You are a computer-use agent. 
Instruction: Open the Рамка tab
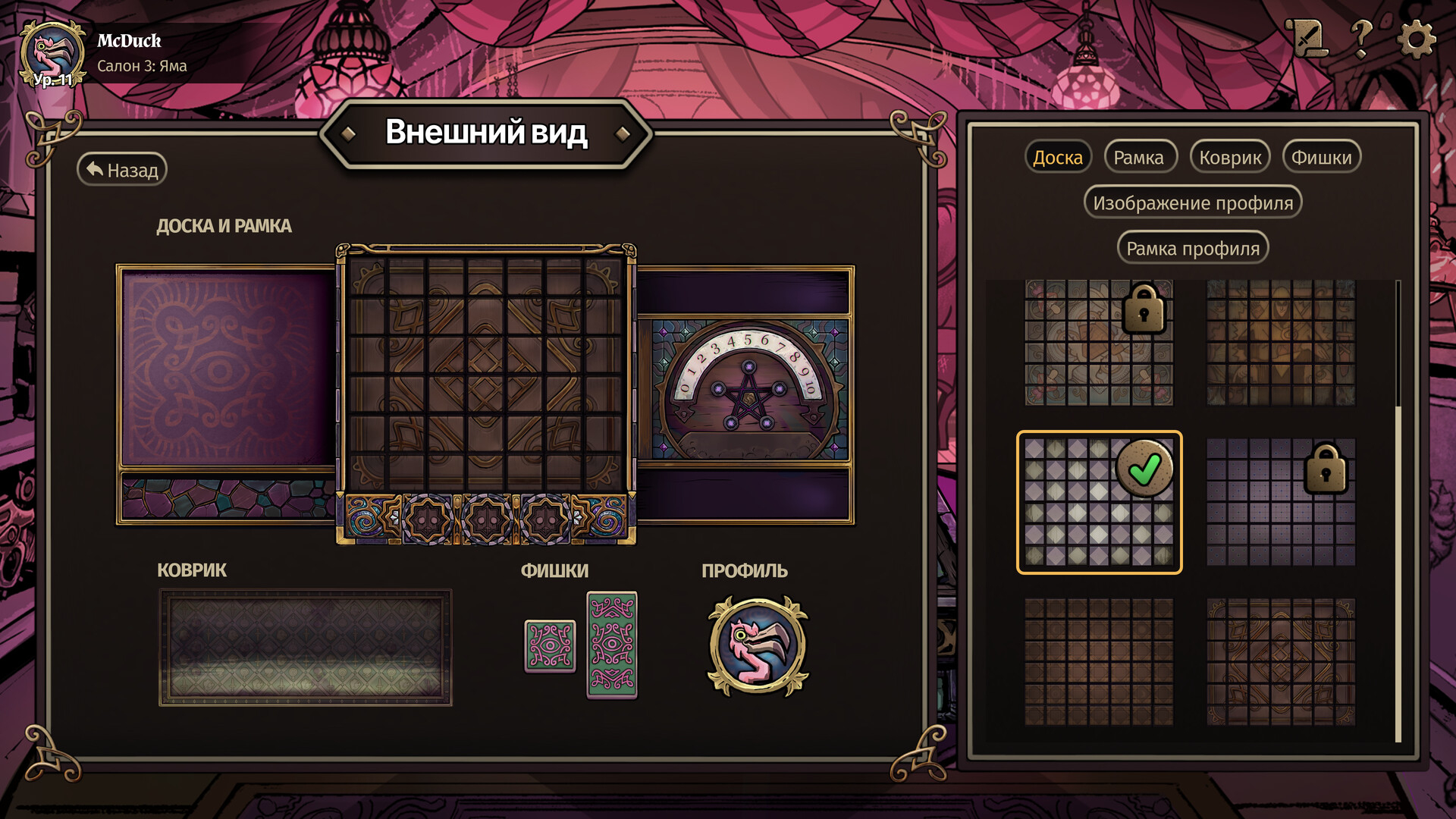point(1138,158)
